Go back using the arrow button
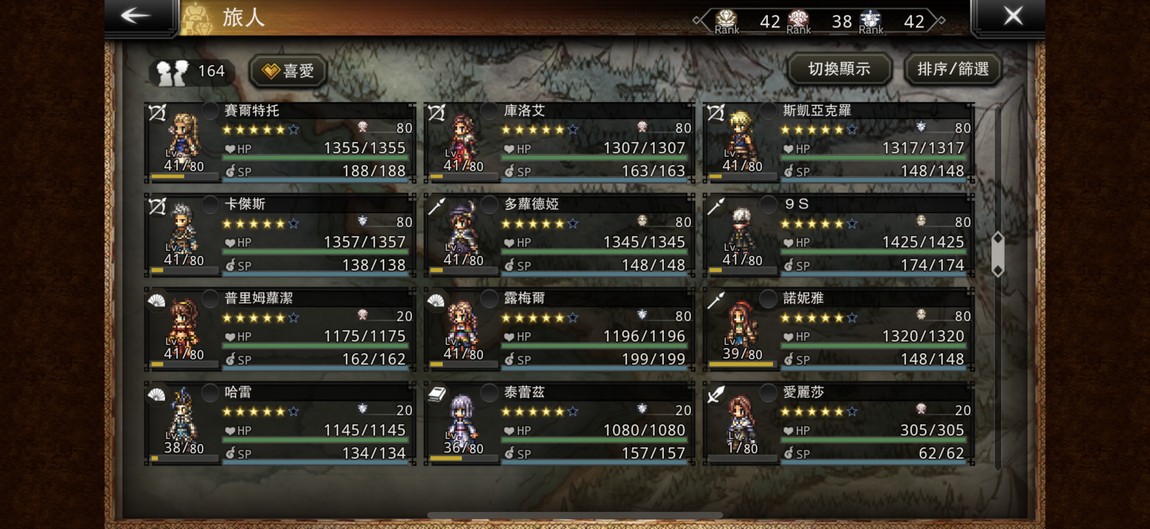Viewport: 1150px width, 529px height. (x=138, y=16)
